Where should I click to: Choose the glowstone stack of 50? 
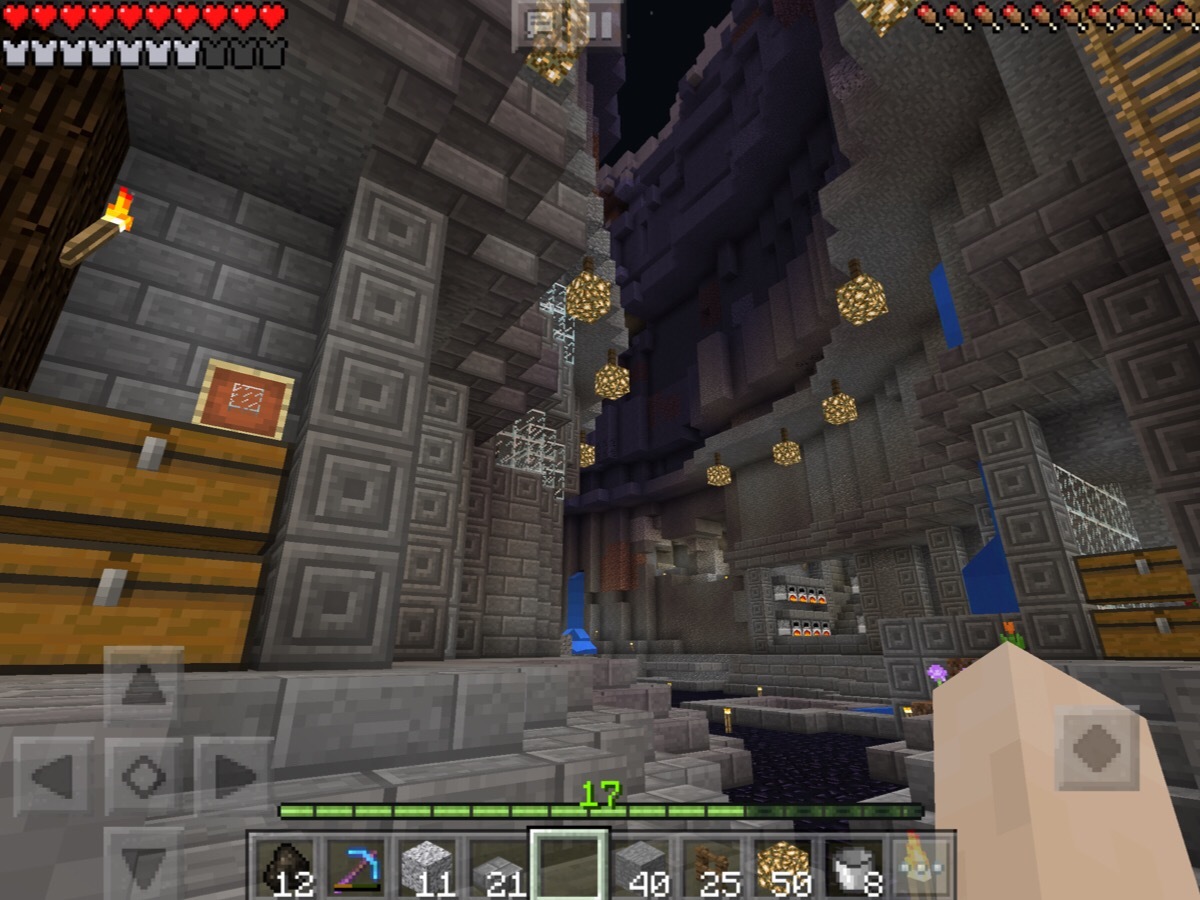tap(782, 867)
